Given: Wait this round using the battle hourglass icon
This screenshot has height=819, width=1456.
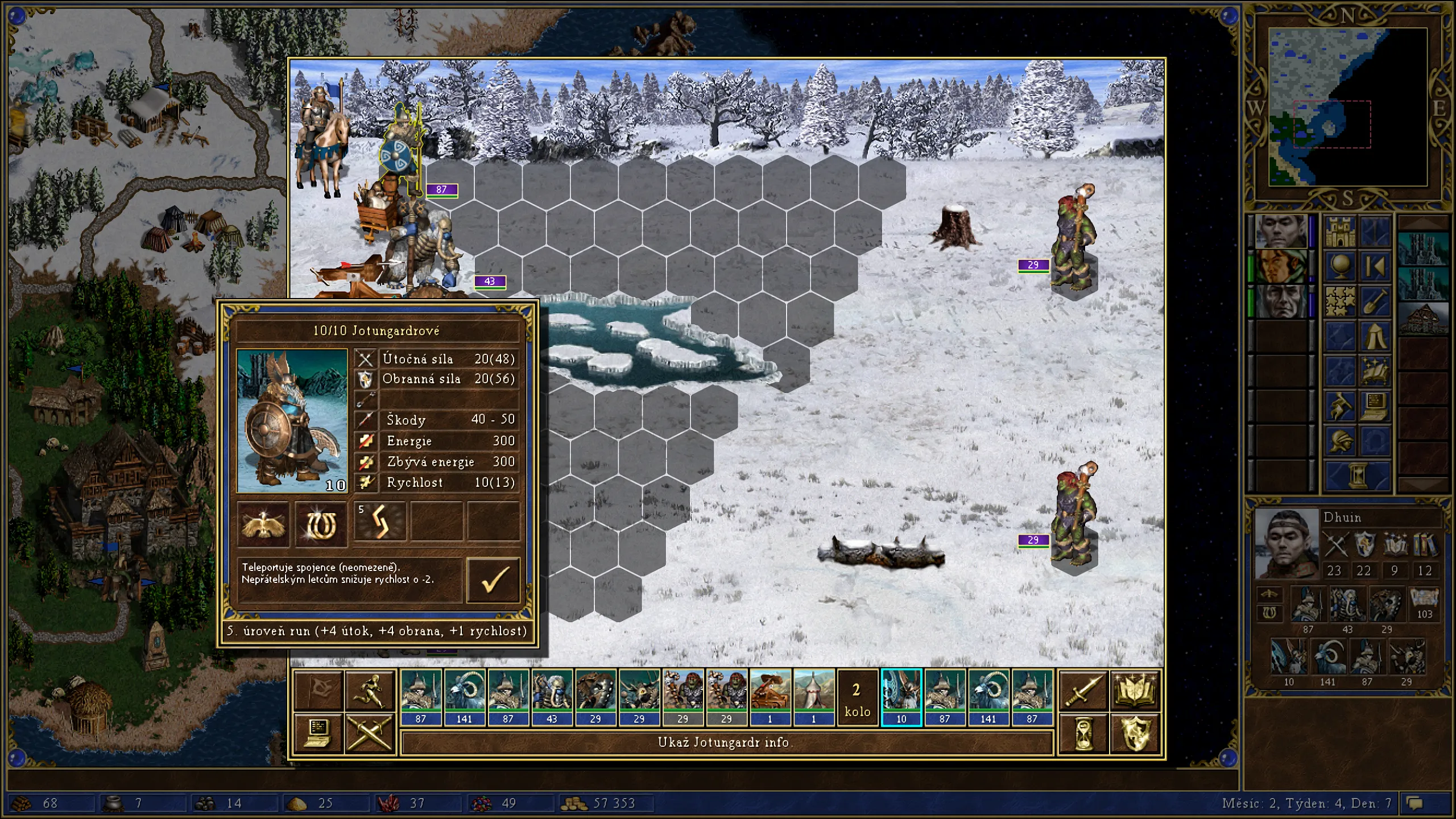Looking at the screenshot, I should pos(1083,735).
